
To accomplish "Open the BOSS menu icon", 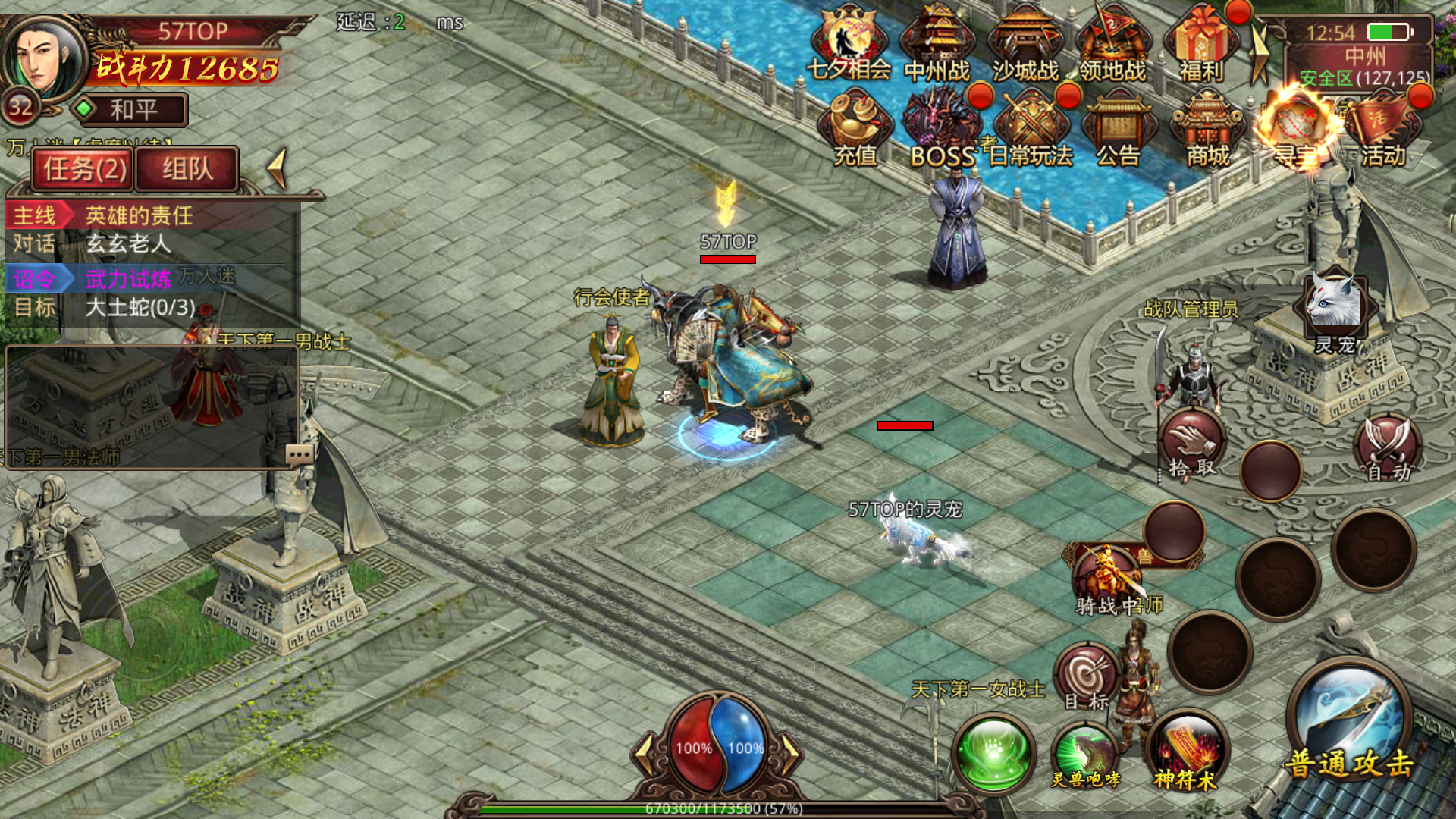I will [x=943, y=129].
